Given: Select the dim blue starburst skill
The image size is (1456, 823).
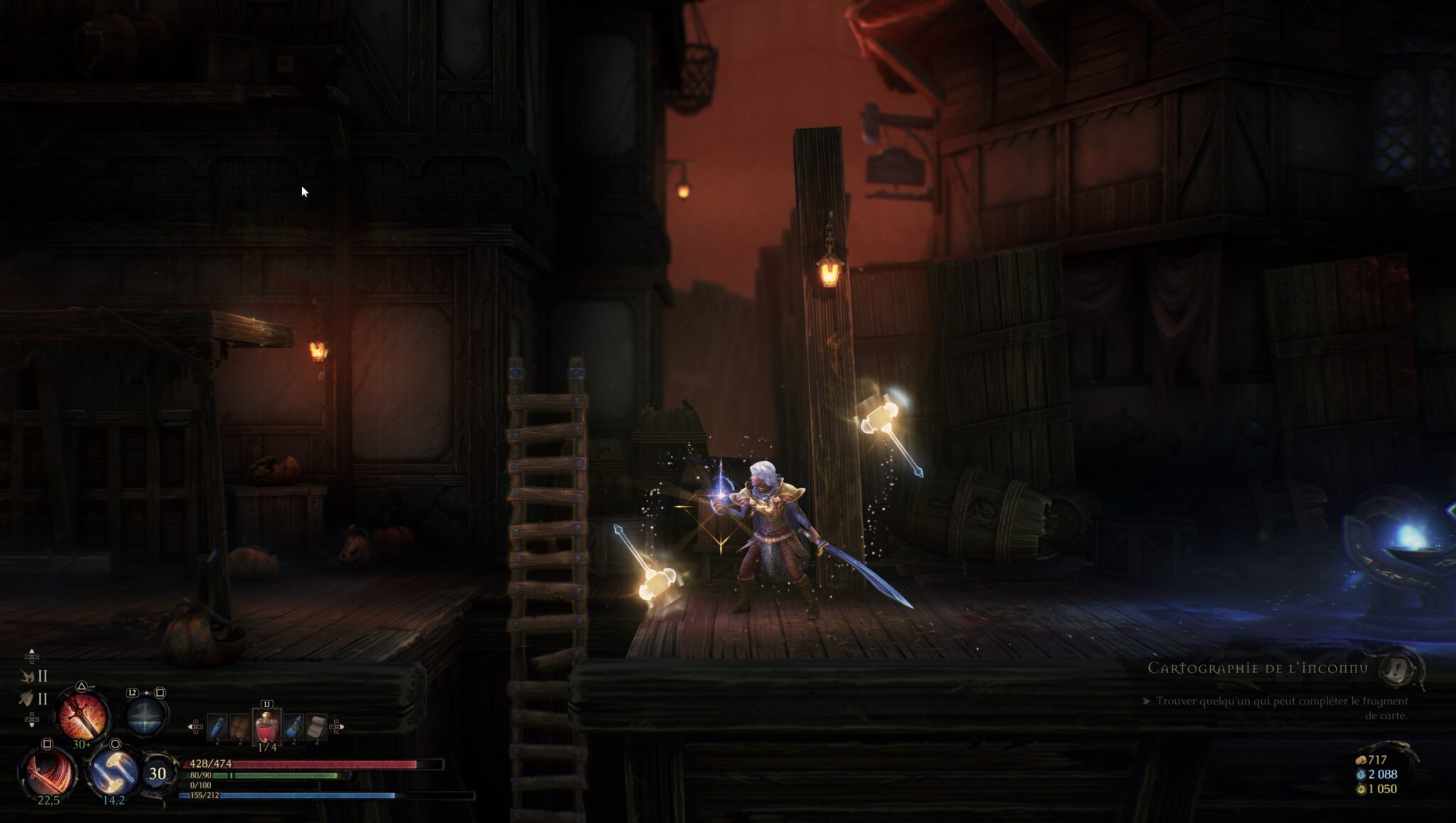Looking at the screenshot, I should [146, 715].
